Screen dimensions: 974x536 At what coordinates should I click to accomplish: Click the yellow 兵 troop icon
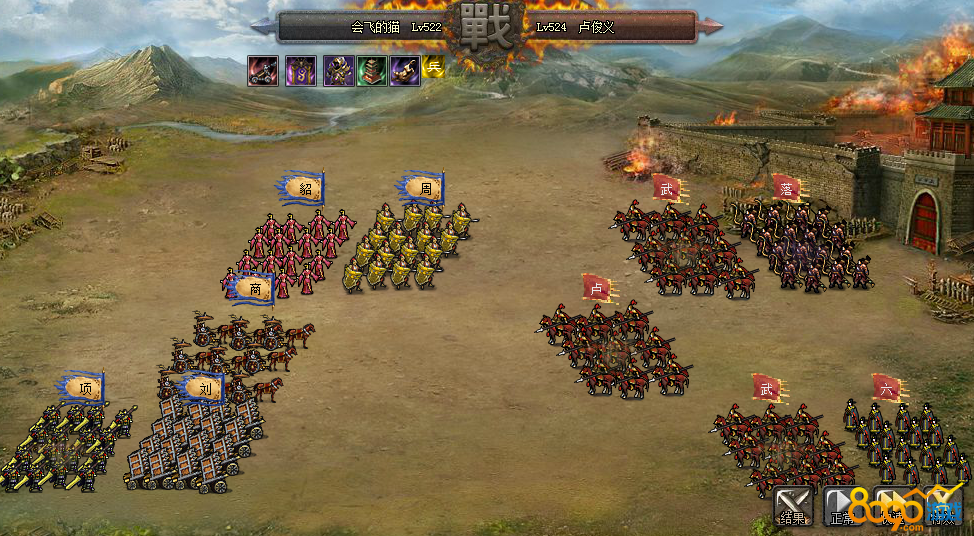click(433, 67)
